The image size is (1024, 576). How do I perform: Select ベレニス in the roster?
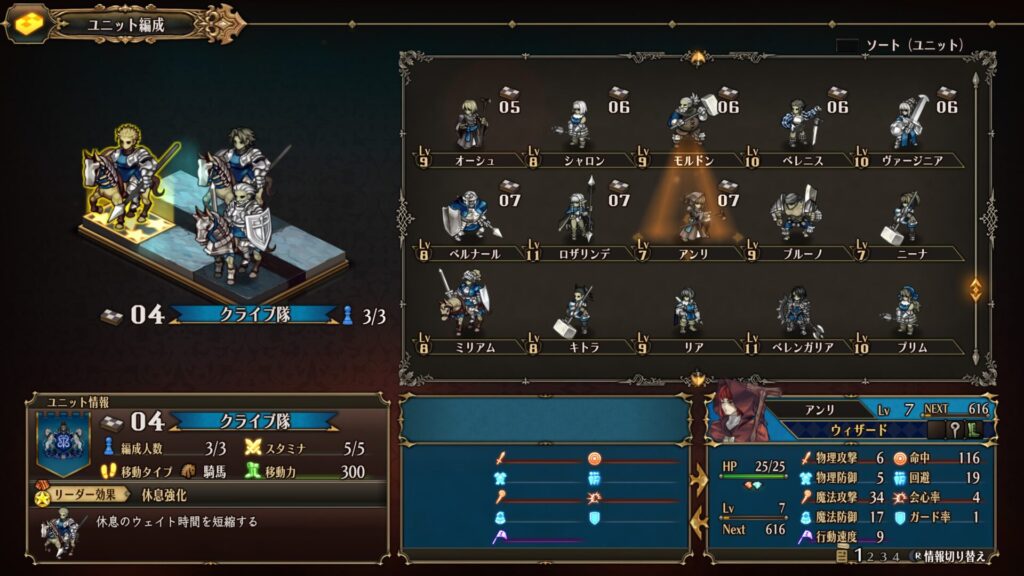pyautogui.click(x=800, y=126)
